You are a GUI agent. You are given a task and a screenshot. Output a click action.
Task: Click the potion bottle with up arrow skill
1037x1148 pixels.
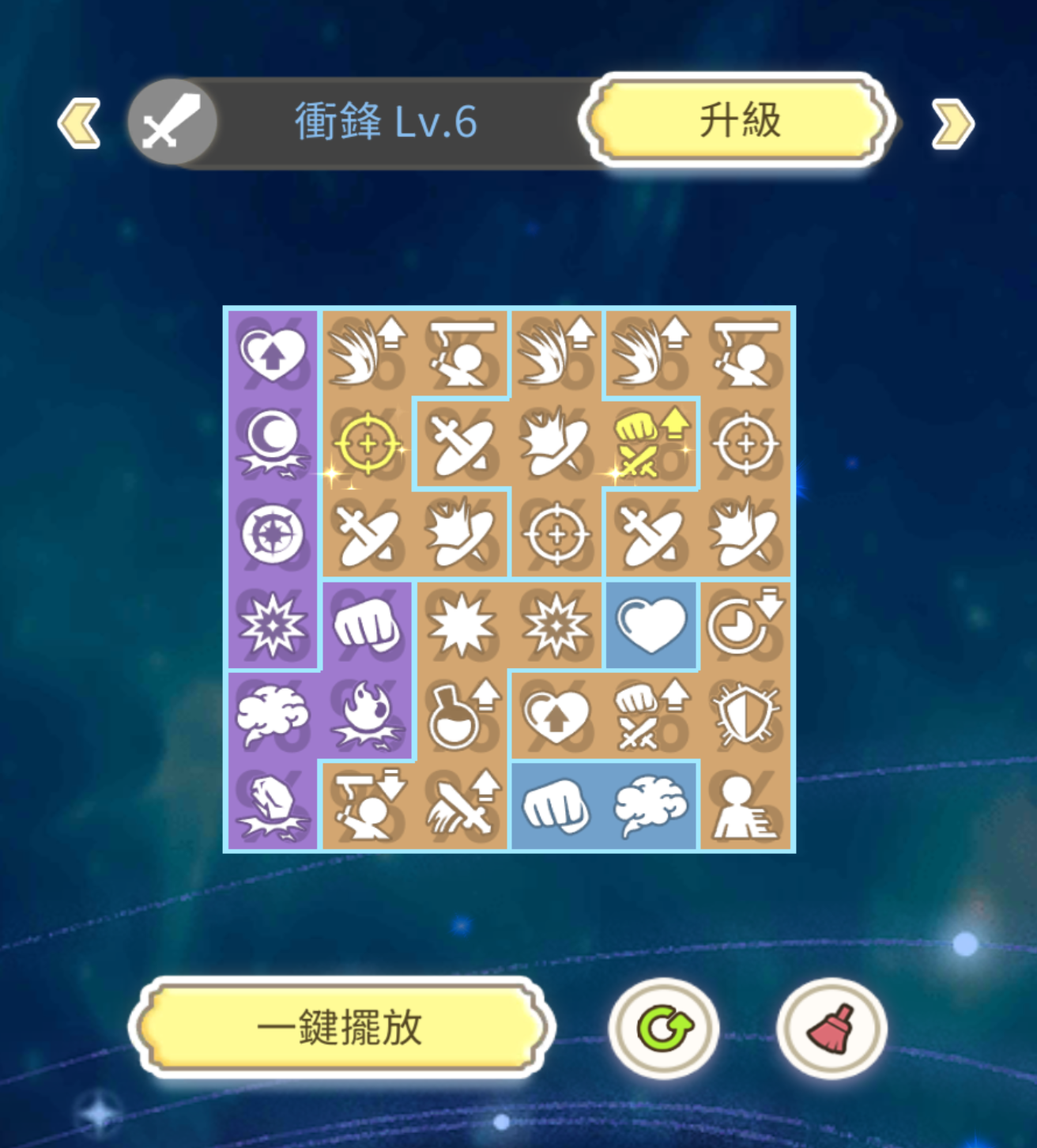pyautogui.click(x=462, y=716)
